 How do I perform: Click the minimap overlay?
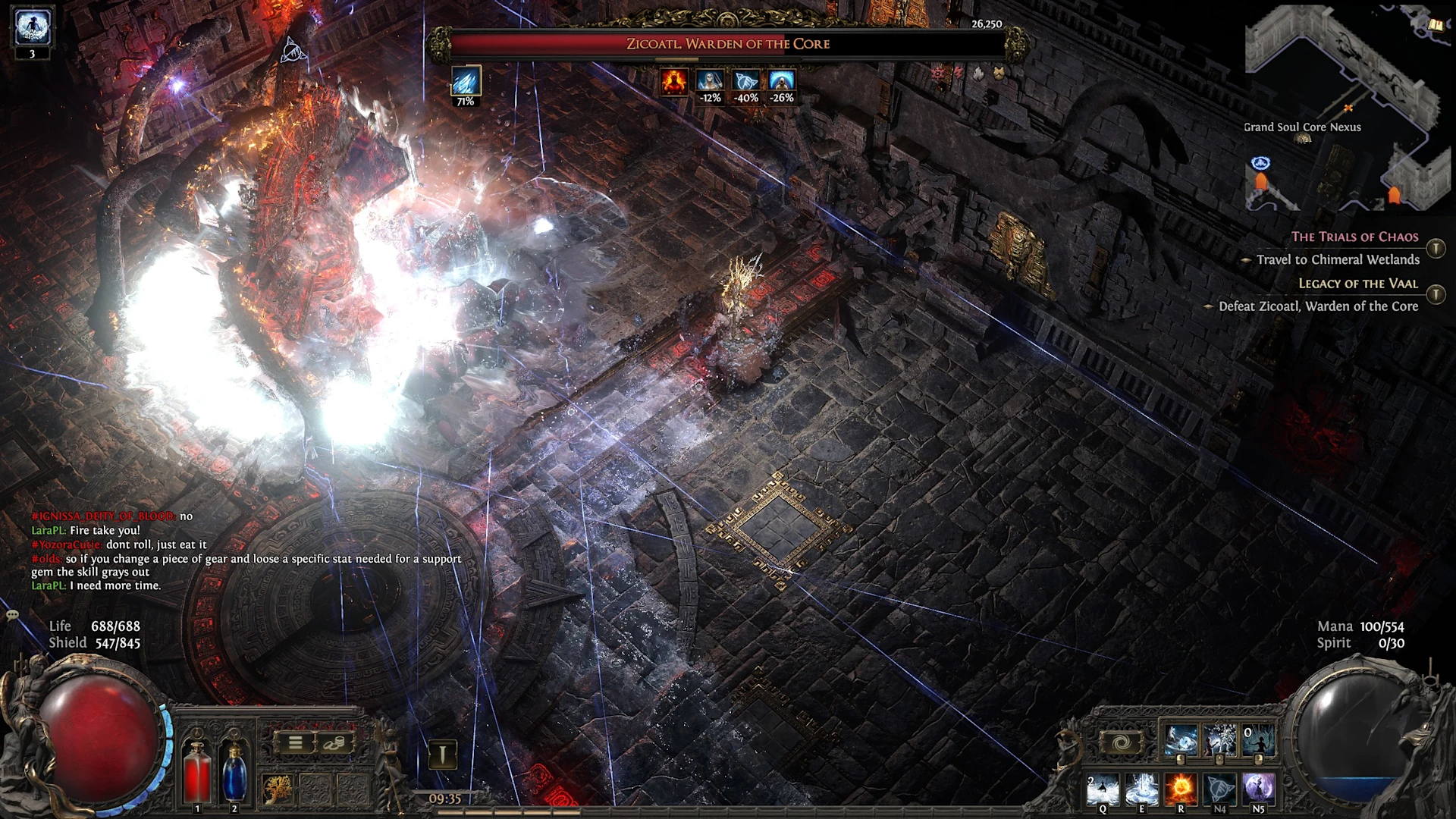point(1342,106)
